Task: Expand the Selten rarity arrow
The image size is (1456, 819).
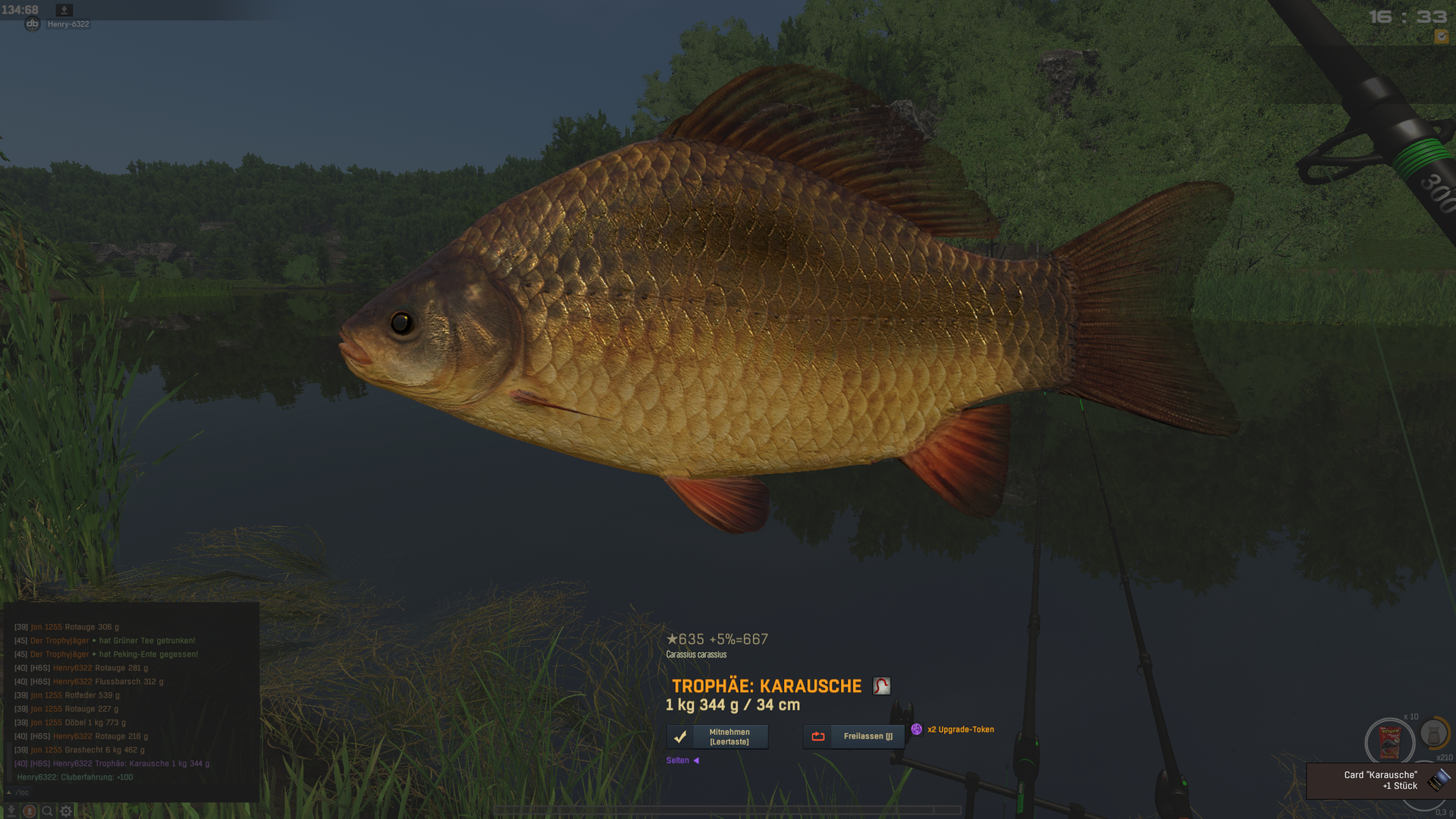Action: (x=696, y=761)
